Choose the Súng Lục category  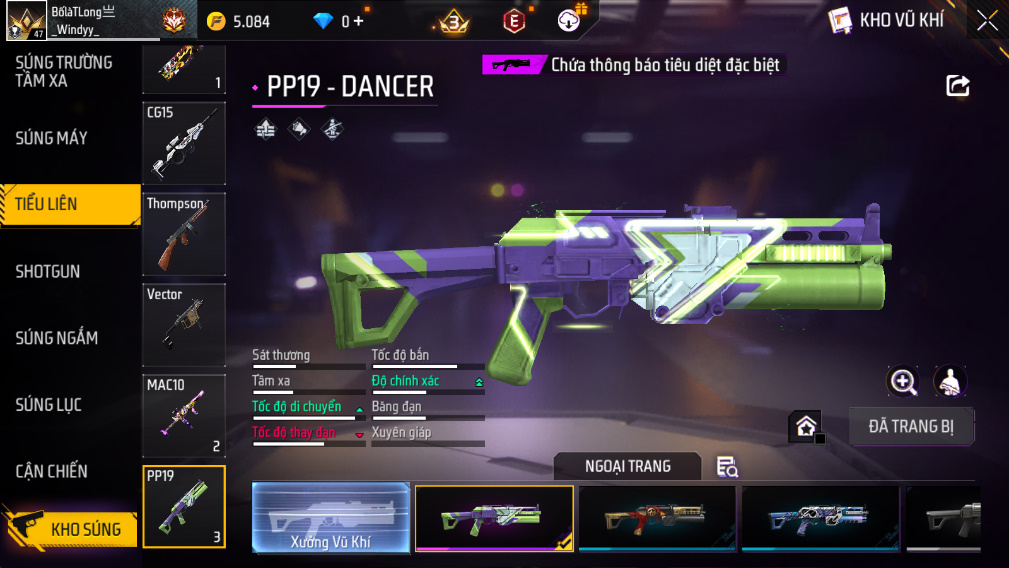coord(48,405)
